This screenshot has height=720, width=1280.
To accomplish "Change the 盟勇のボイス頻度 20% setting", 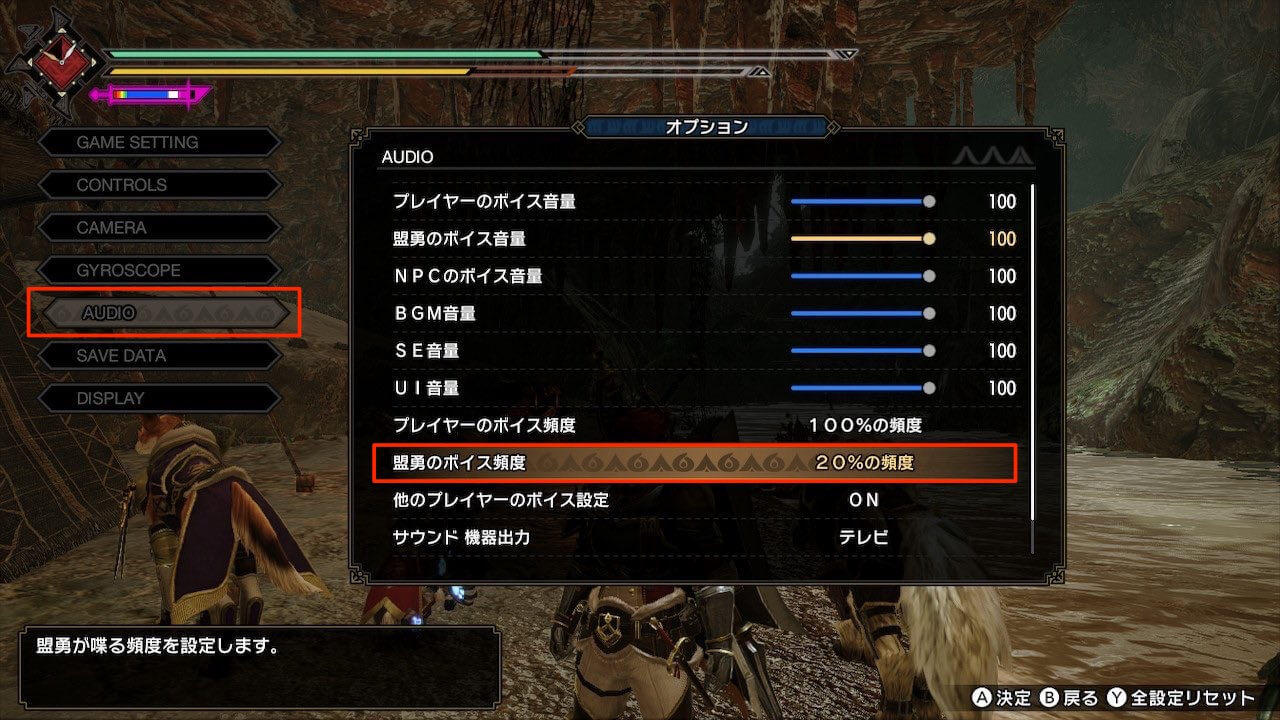I will (864, 463).
